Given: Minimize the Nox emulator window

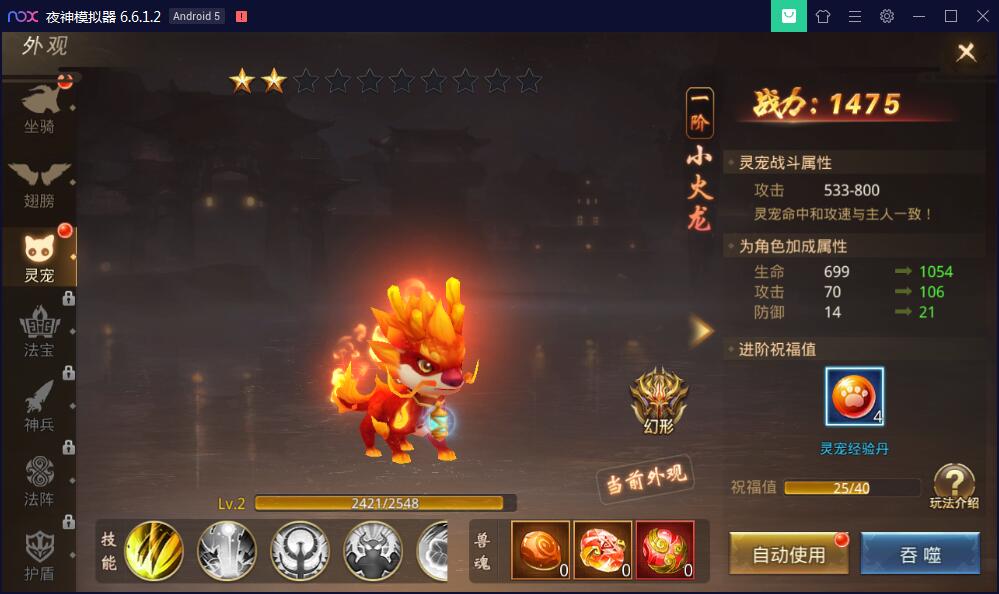Looking at the screenshot, I should pyautogui.click(x=919, y=16).
